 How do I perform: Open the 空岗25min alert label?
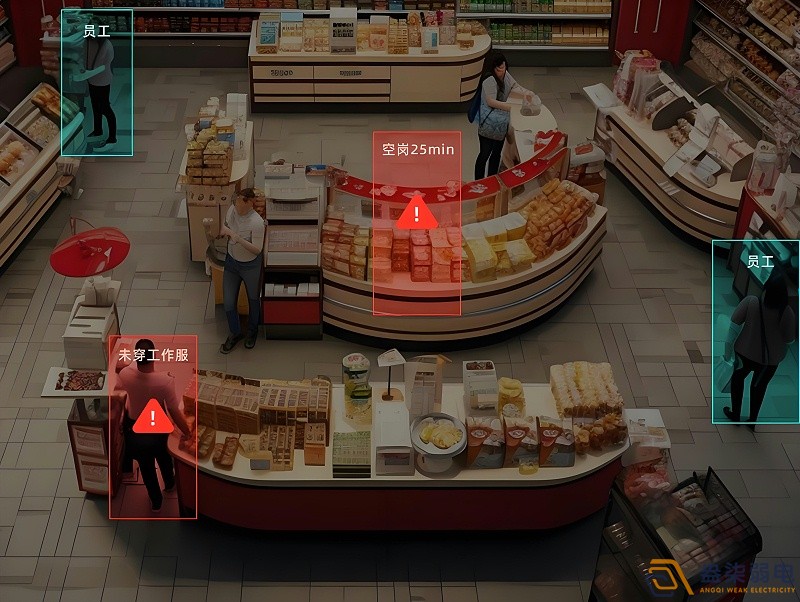(417, 150)
